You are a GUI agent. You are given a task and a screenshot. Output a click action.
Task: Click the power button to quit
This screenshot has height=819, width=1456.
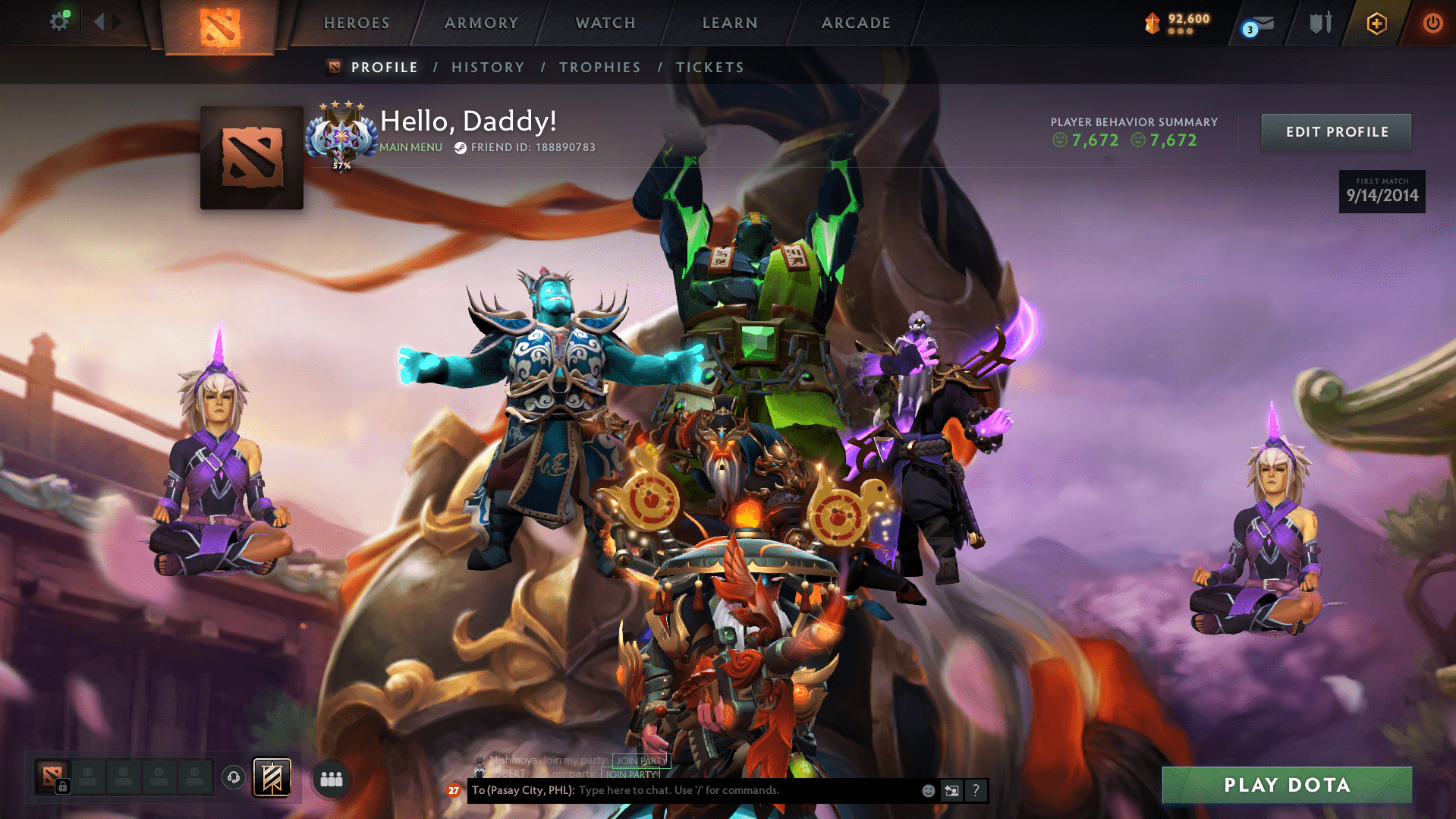[1432, 22]
